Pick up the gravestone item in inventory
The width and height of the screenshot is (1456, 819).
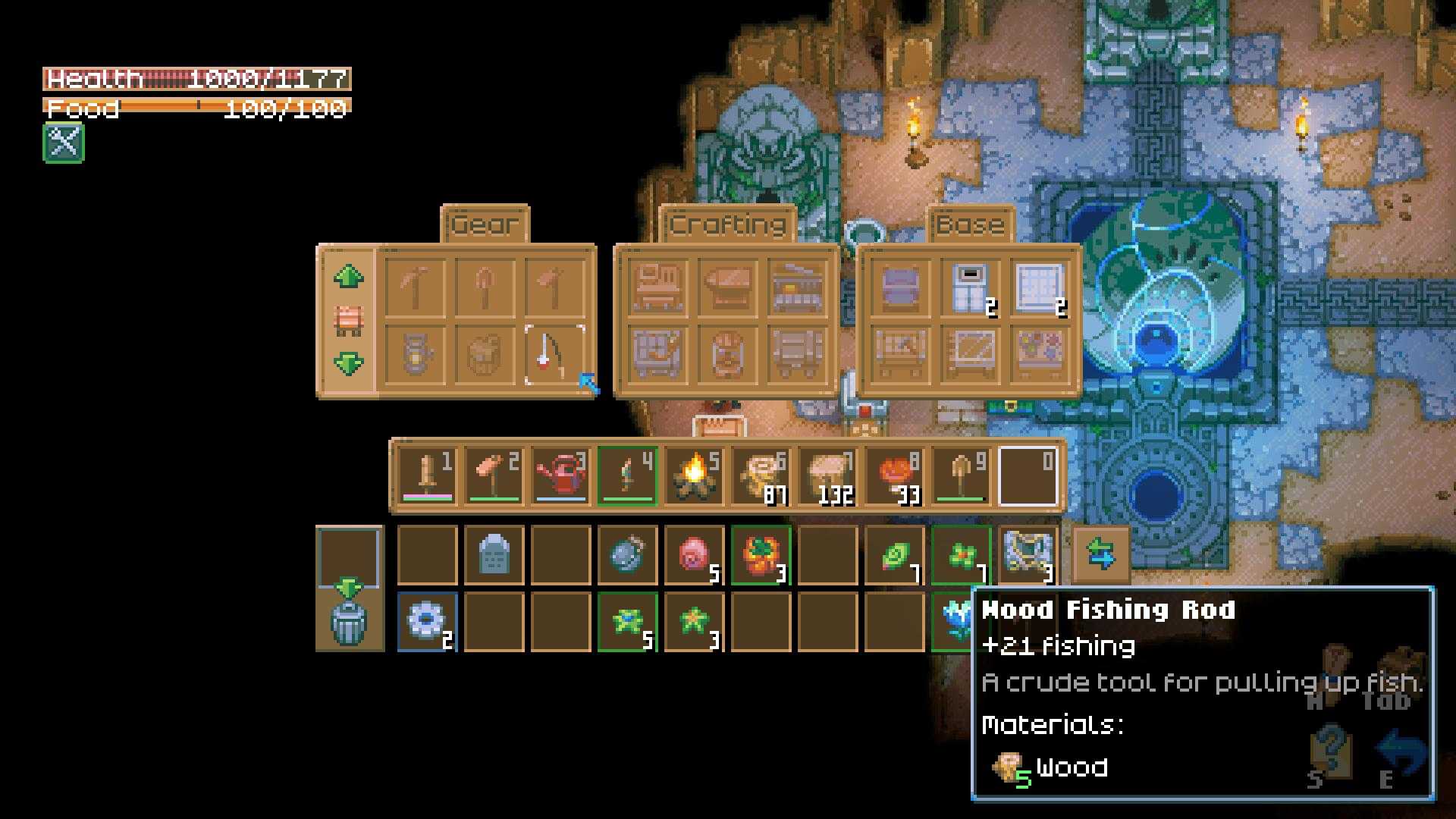pyautogui.click(x=494, y=556)
